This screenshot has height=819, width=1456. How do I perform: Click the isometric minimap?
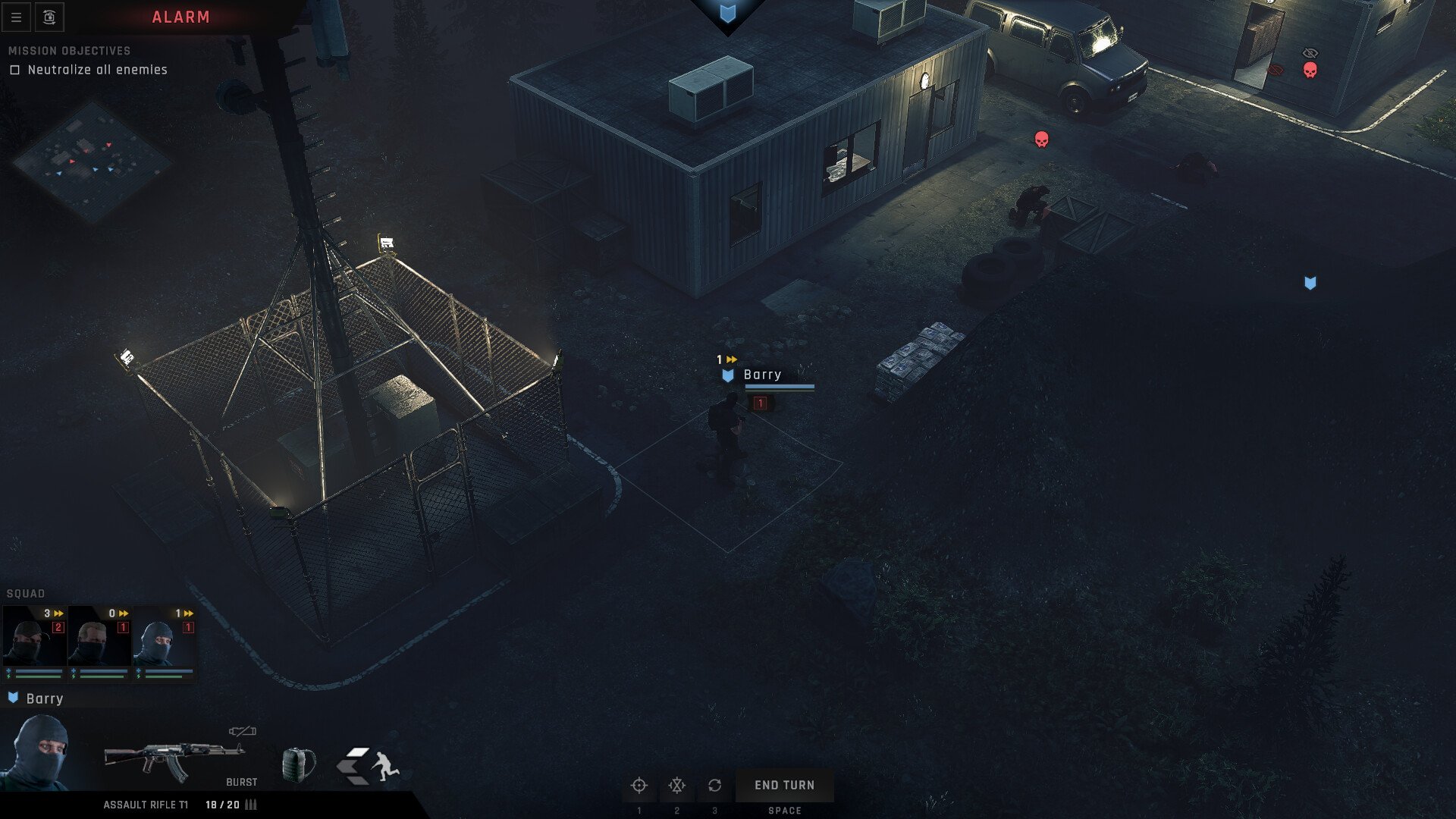pos(91,161)
